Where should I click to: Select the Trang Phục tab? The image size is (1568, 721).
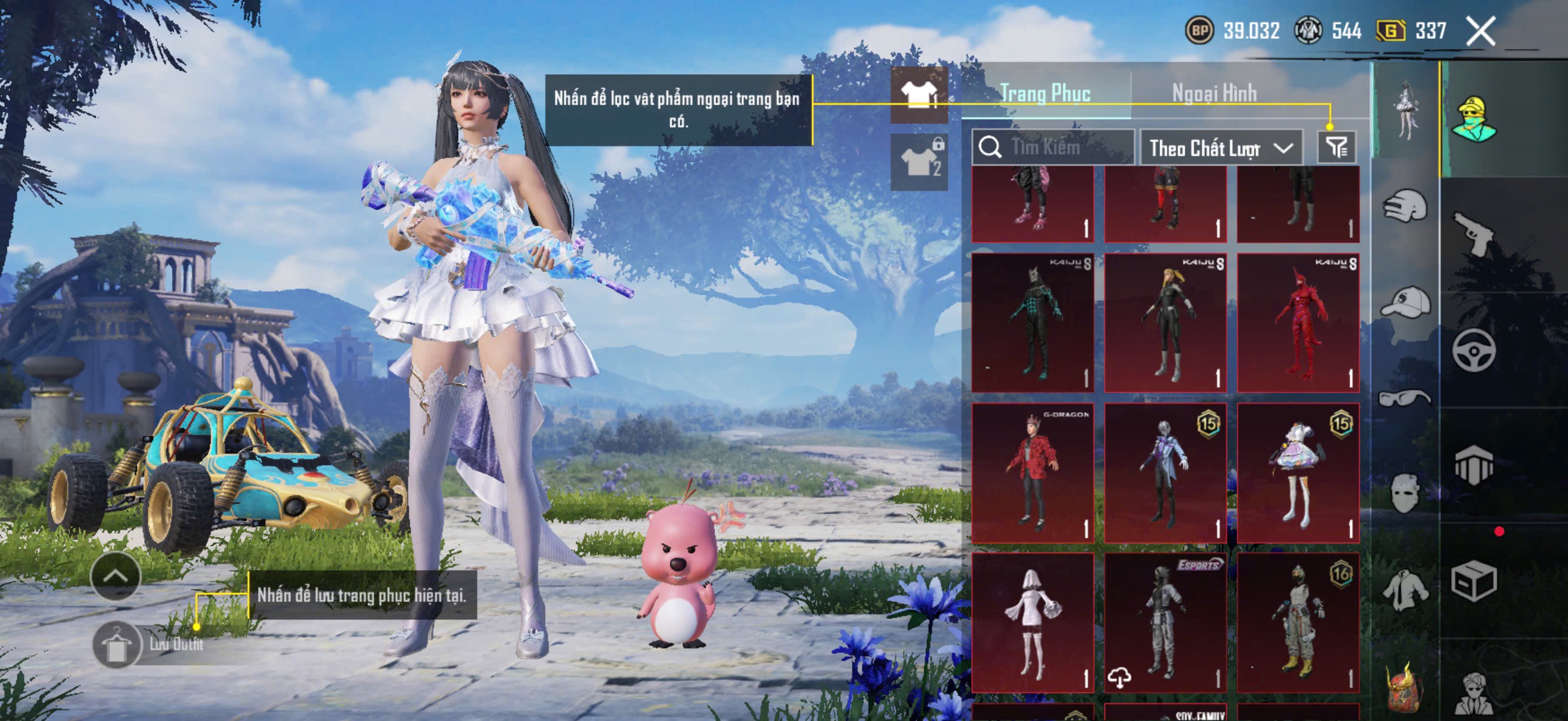pos(1045,93)
